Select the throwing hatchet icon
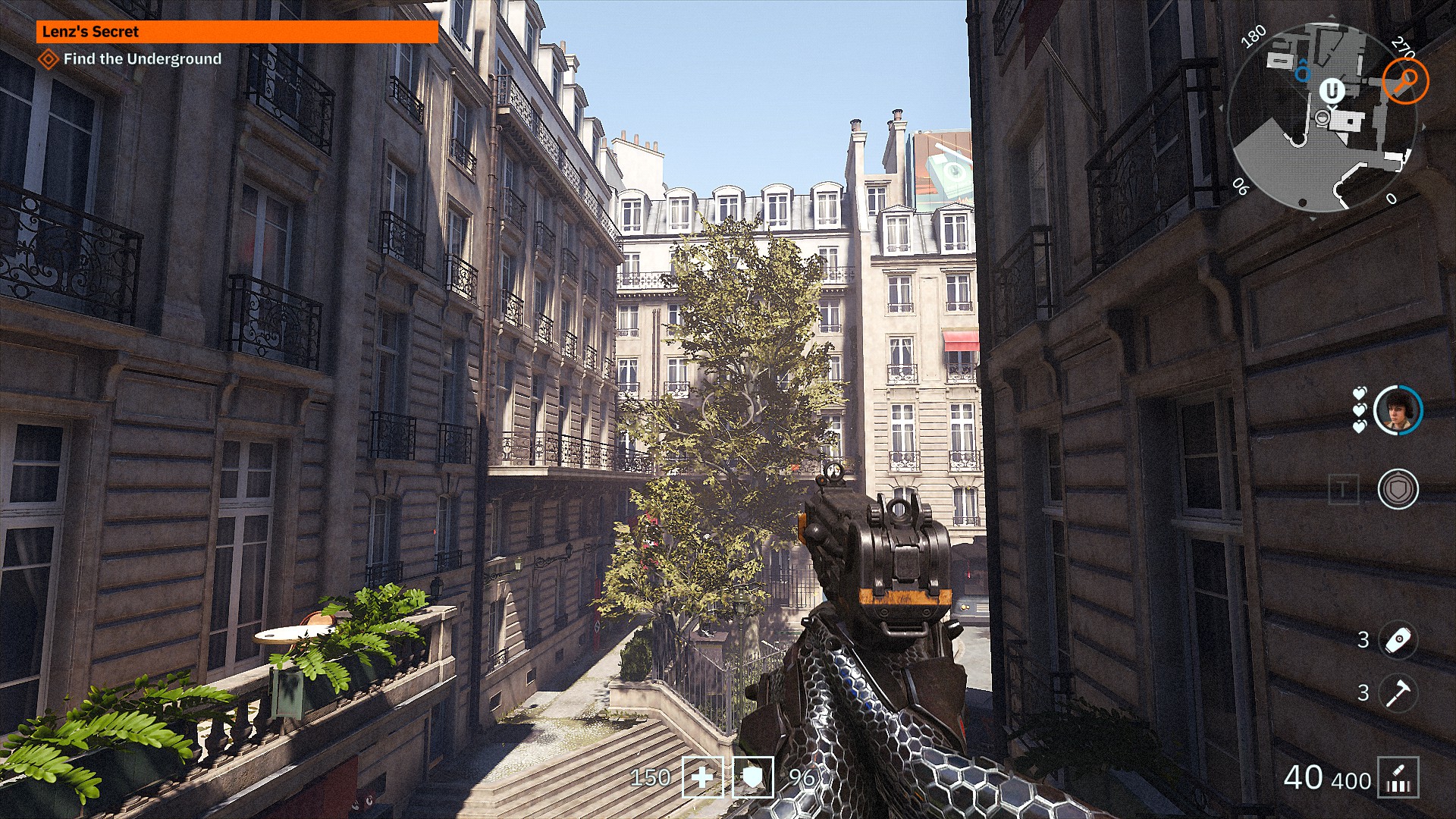Screen dimensions: 1456x819 [x=1398, y=693]
